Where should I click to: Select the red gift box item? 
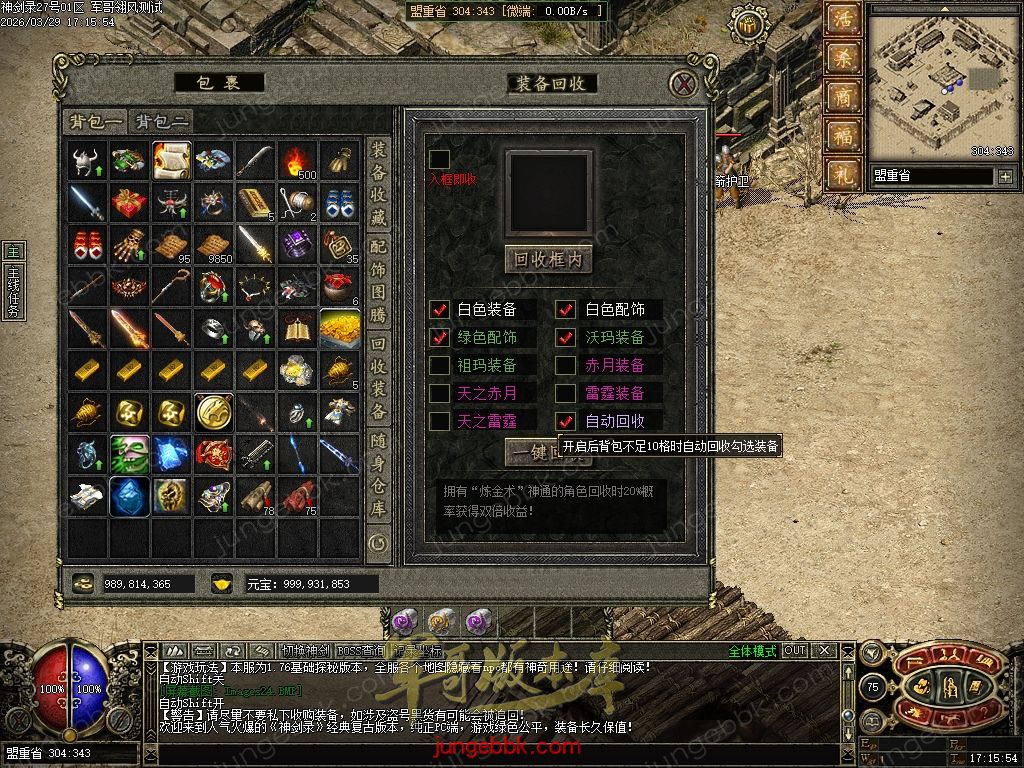click(129, 202)
